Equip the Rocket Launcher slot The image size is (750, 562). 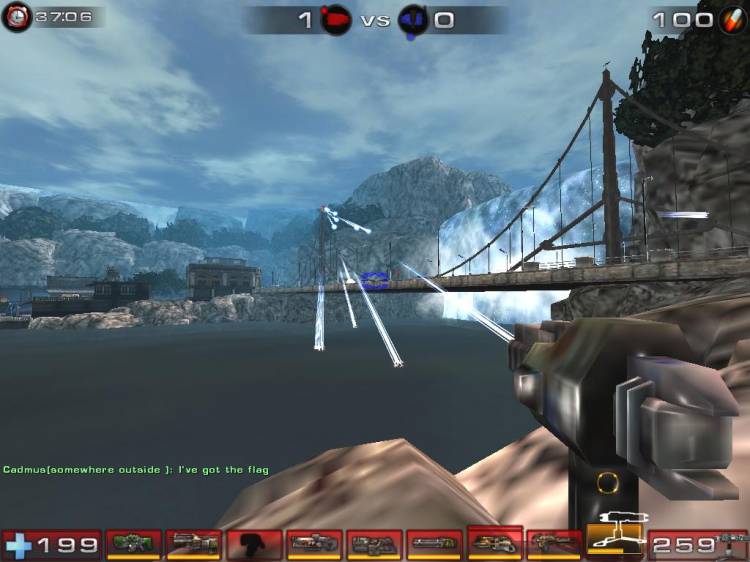click(554, 544)
